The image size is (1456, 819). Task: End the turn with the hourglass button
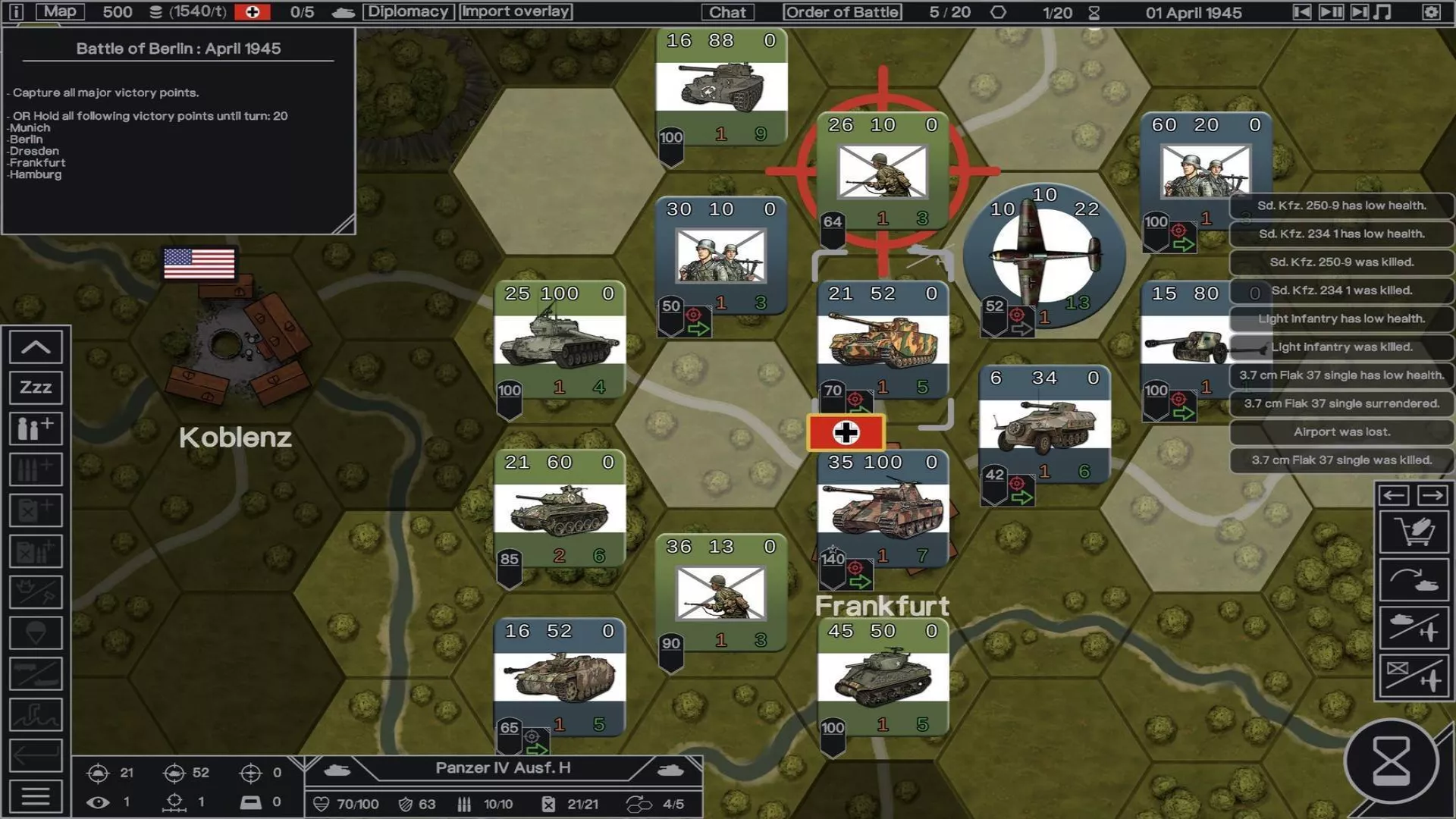1392,761
